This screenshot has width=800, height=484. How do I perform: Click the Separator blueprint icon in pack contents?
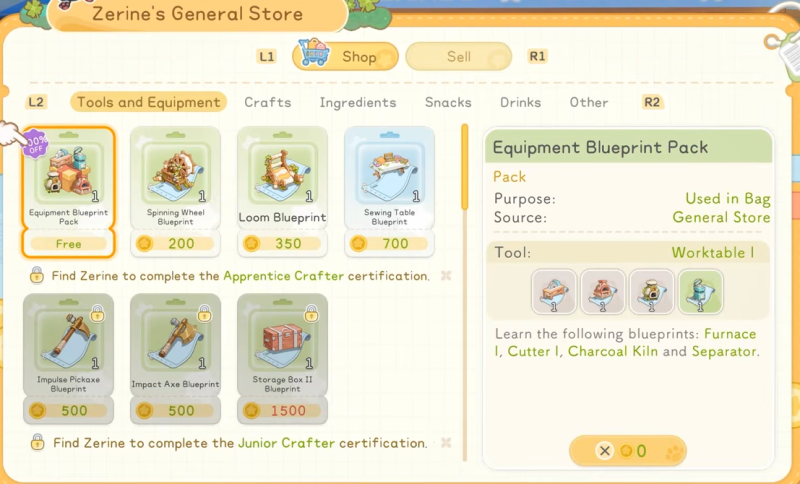[x=700, y=290]
